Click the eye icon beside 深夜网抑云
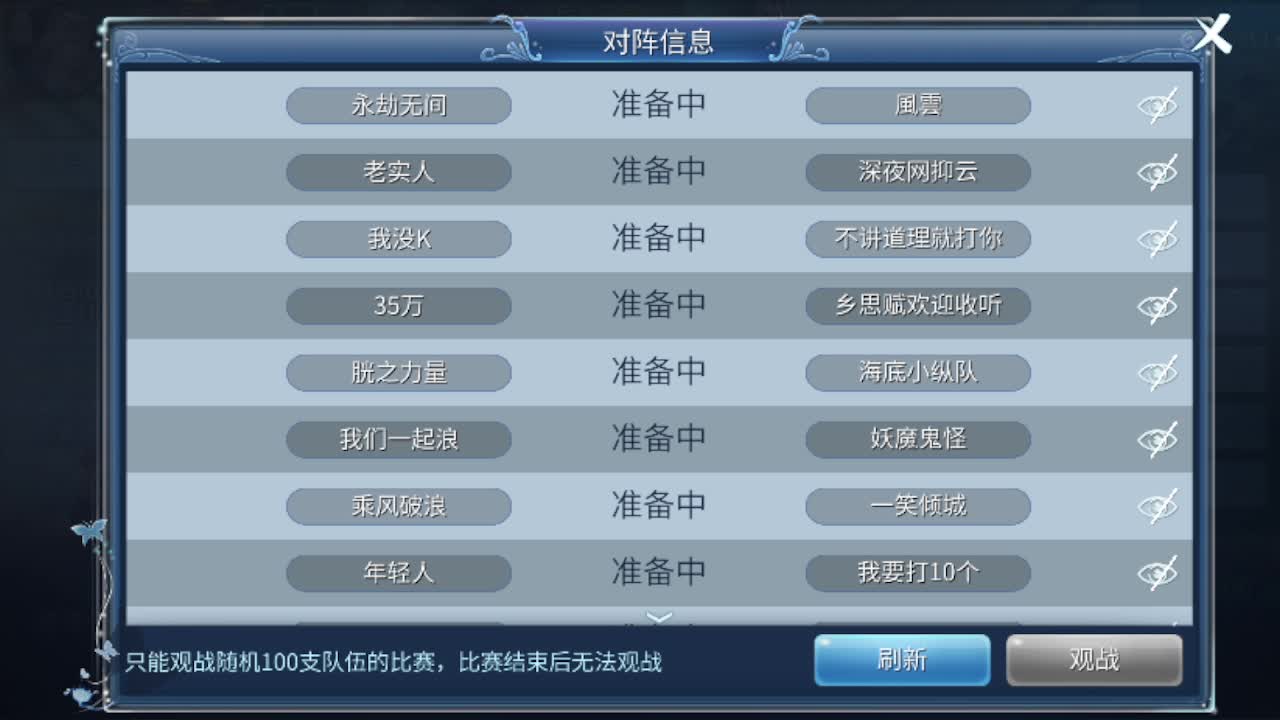Image resolution: width=1280 pixels, height=720 pixels. 1157,172
